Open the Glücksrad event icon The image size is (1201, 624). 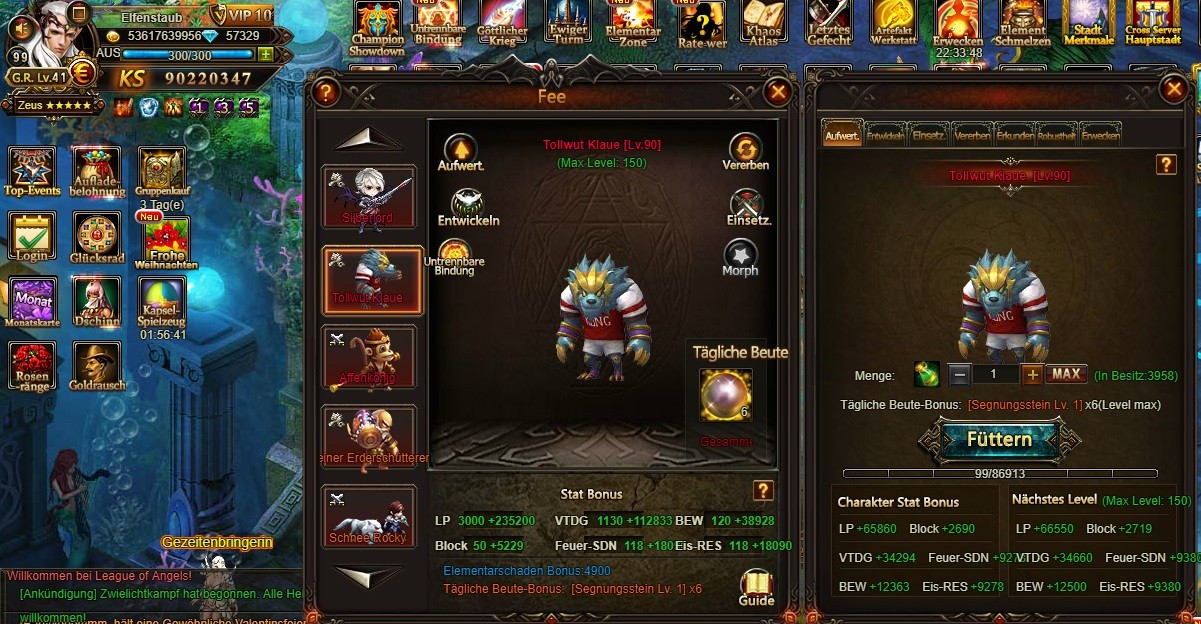click(96, 236)
